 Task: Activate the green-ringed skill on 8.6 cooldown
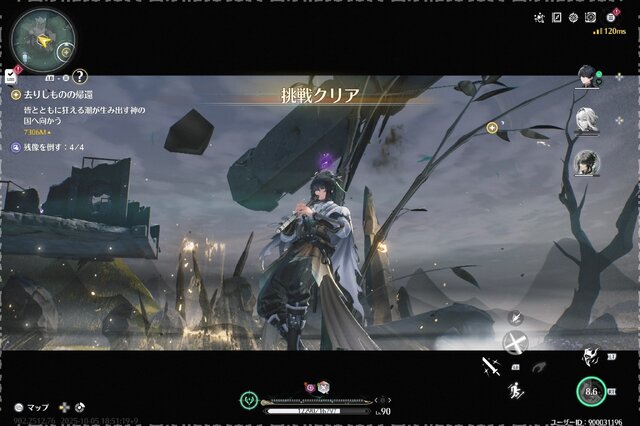click(x=590, y=393)
